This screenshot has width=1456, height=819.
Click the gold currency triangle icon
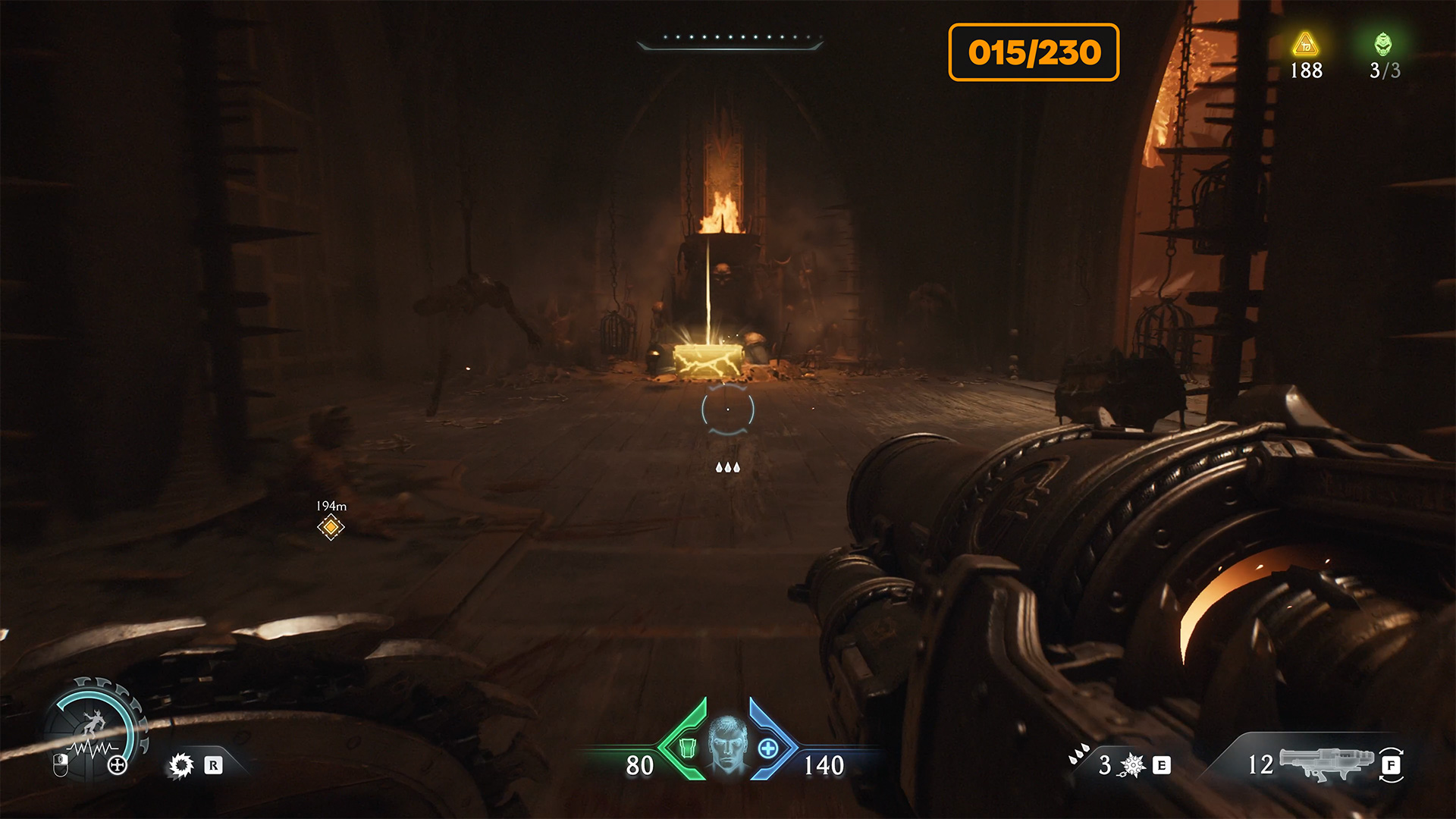tap(1305, 45)
